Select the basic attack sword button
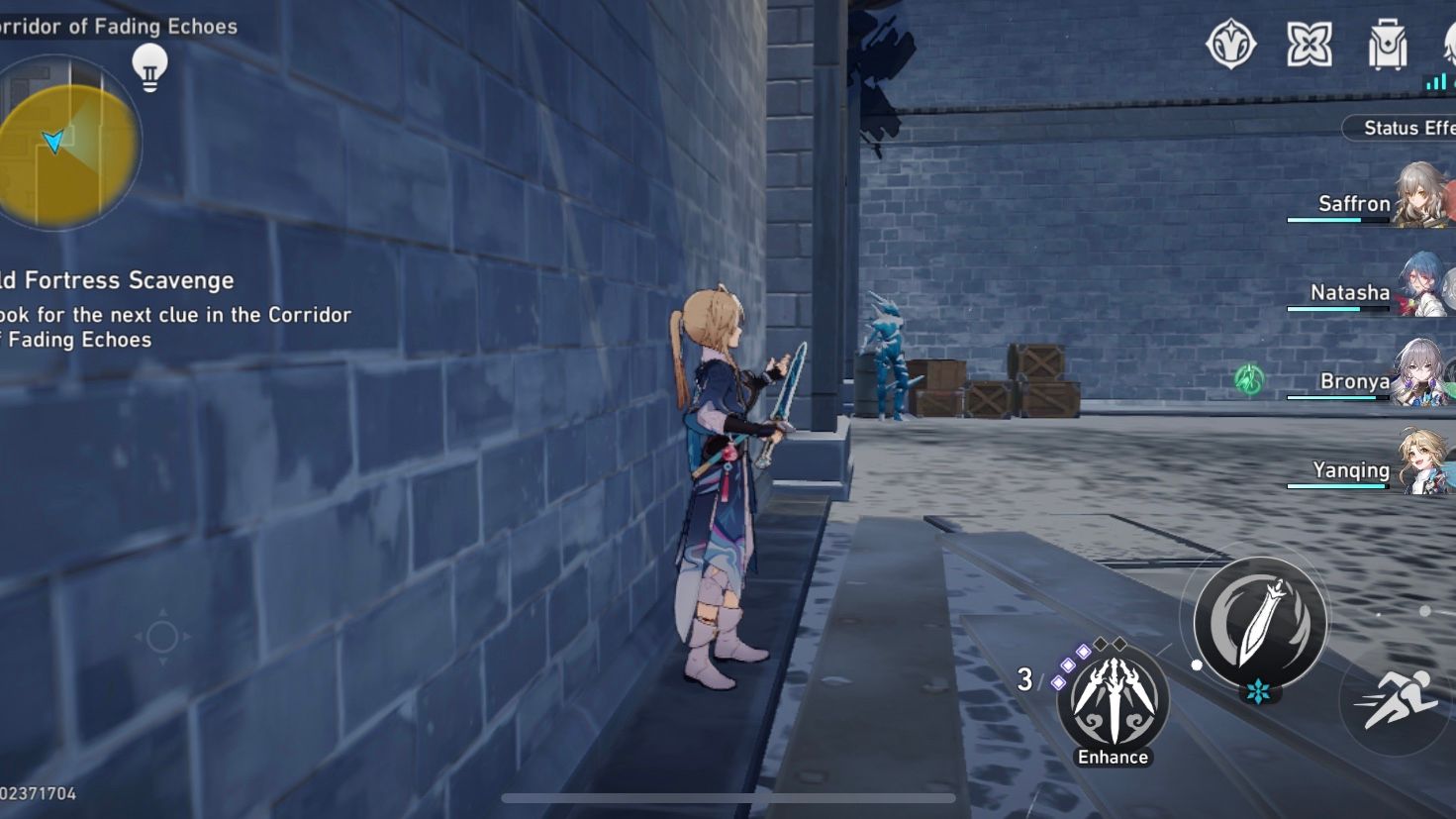The image size is (1456, 819). coord(1260,621)
